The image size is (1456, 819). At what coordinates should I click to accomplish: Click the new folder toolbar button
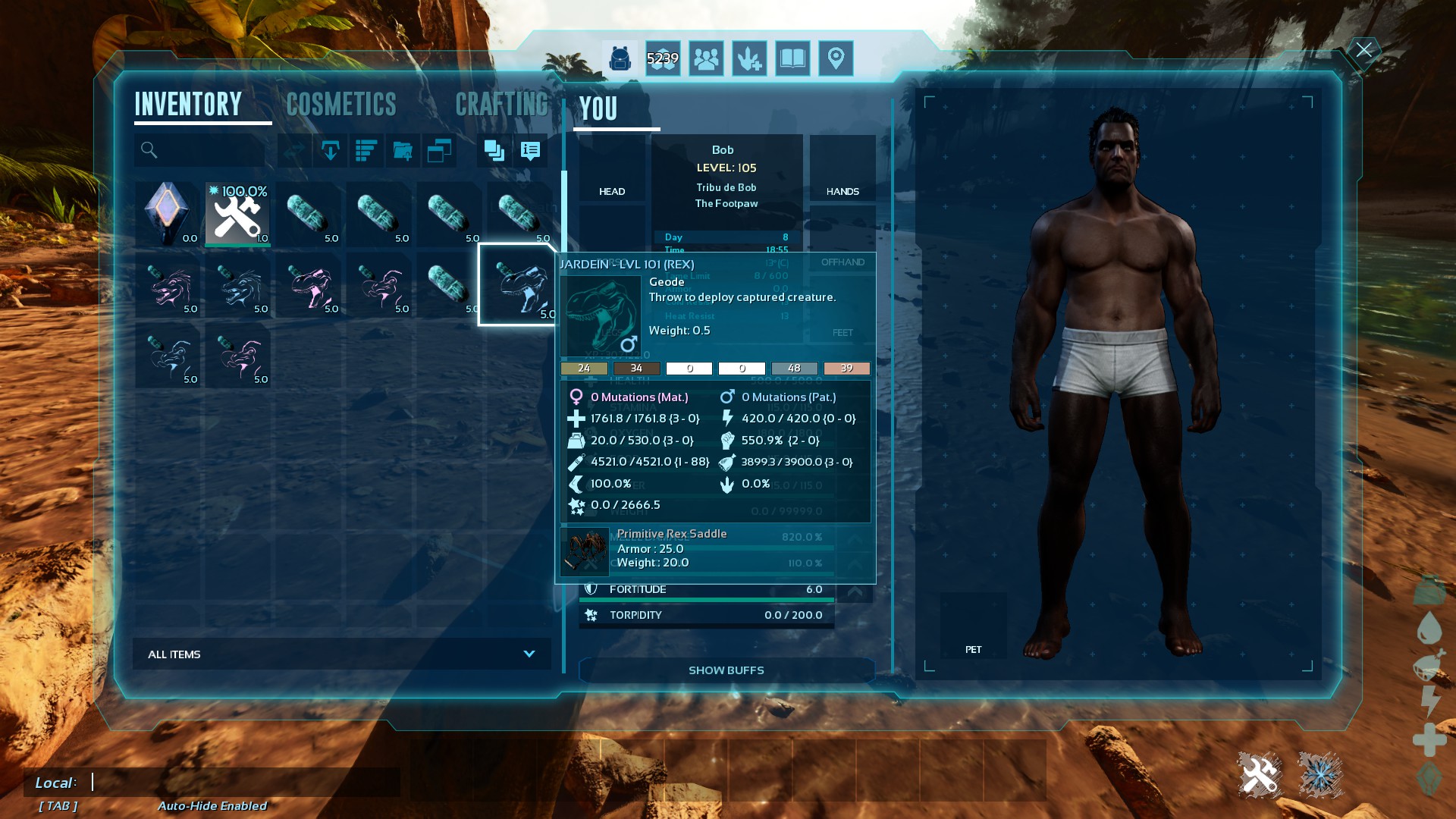(x=403, y=150)
